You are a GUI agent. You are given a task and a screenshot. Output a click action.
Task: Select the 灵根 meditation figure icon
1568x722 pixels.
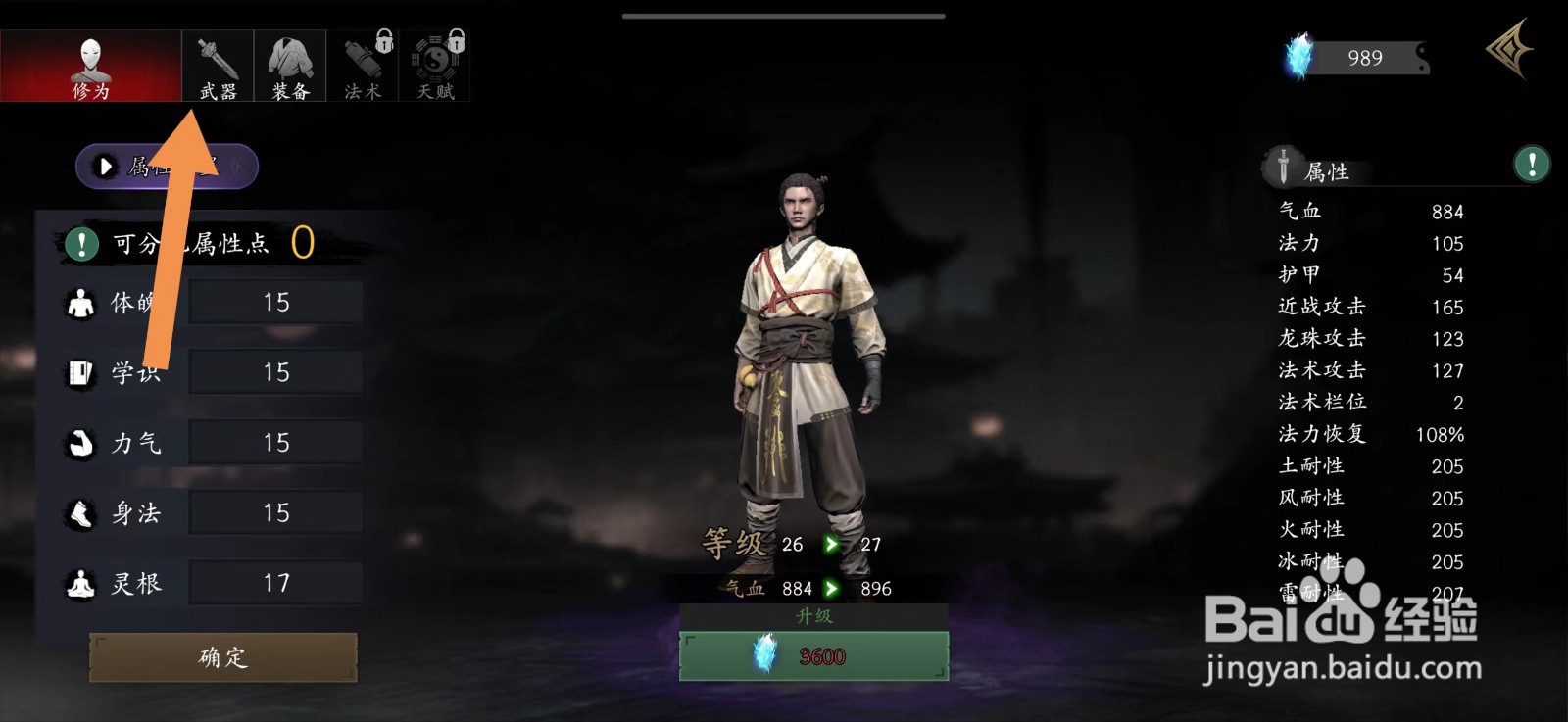(78, 583)
